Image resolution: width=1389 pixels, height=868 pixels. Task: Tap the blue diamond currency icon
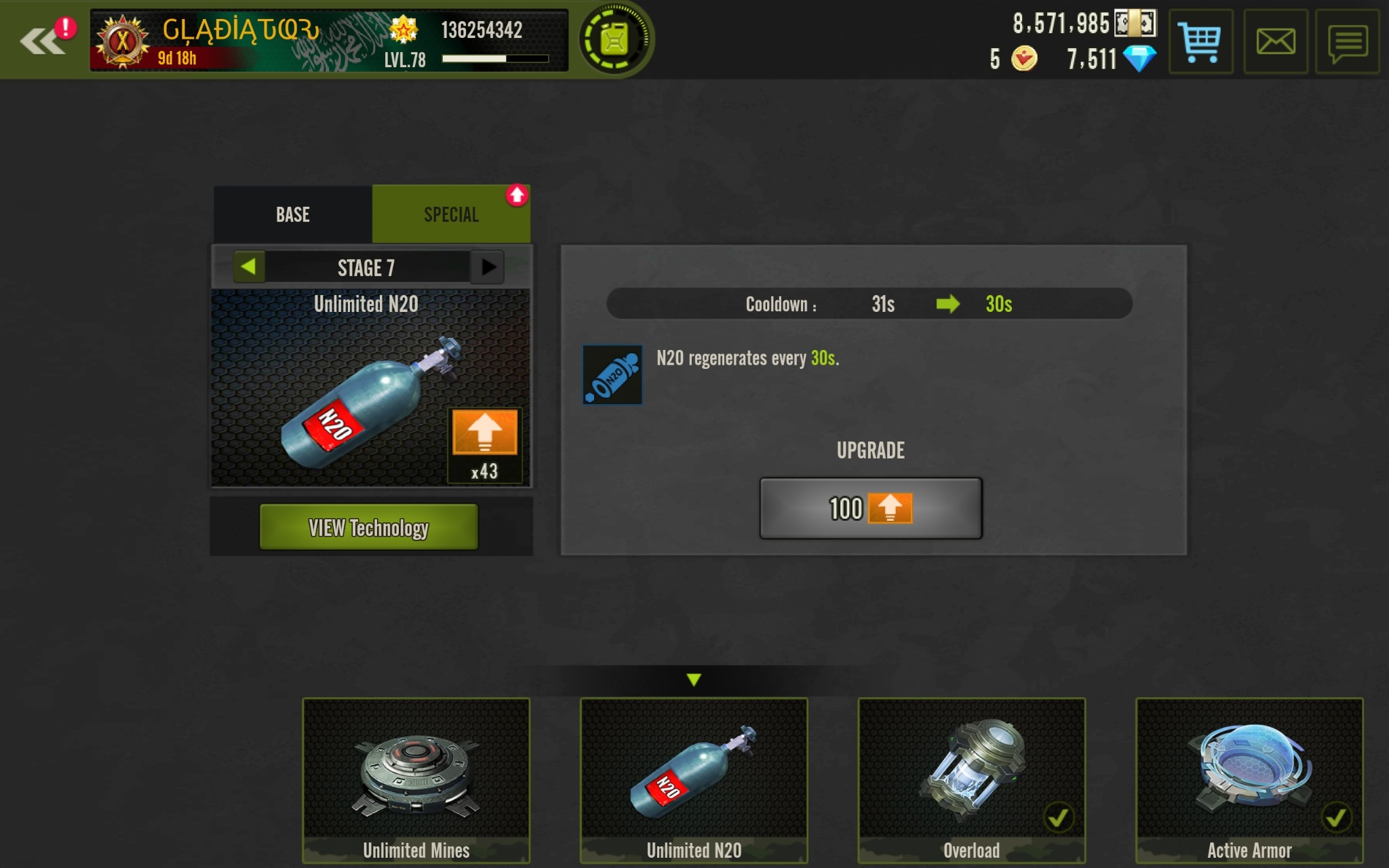pos(1139,59)
